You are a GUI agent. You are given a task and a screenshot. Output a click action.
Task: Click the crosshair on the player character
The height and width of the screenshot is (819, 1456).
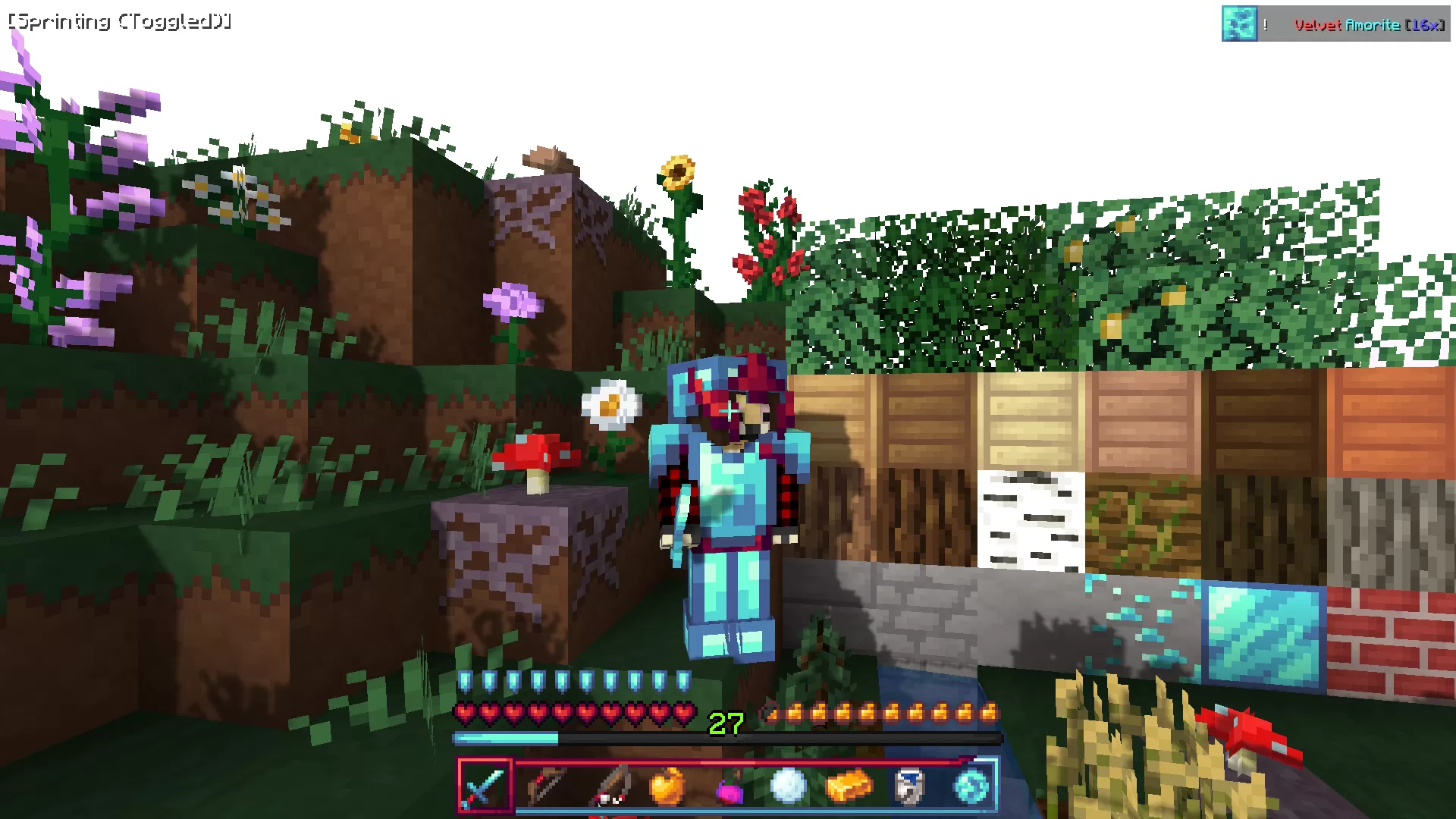[728, 409]
